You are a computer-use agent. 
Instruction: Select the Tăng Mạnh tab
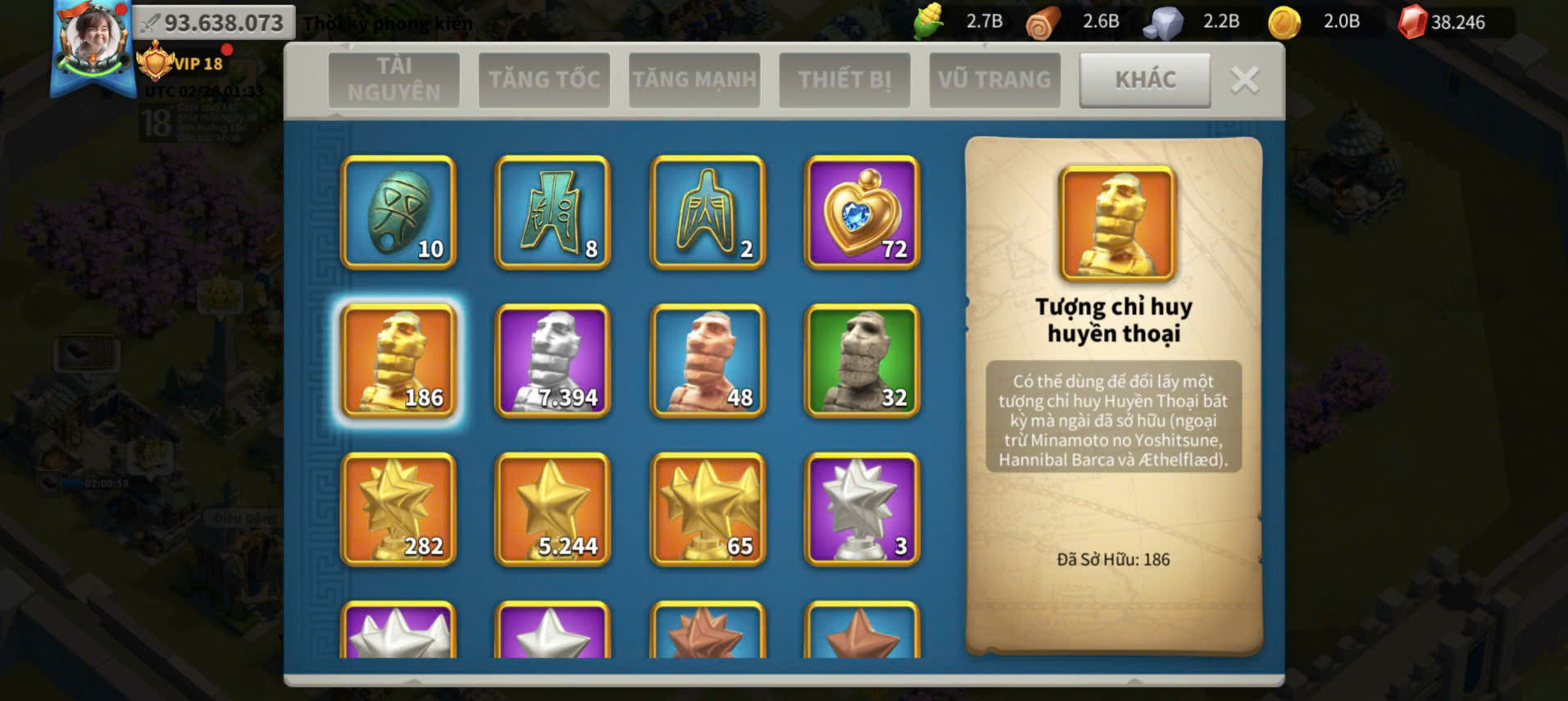(x=694, y=80)
